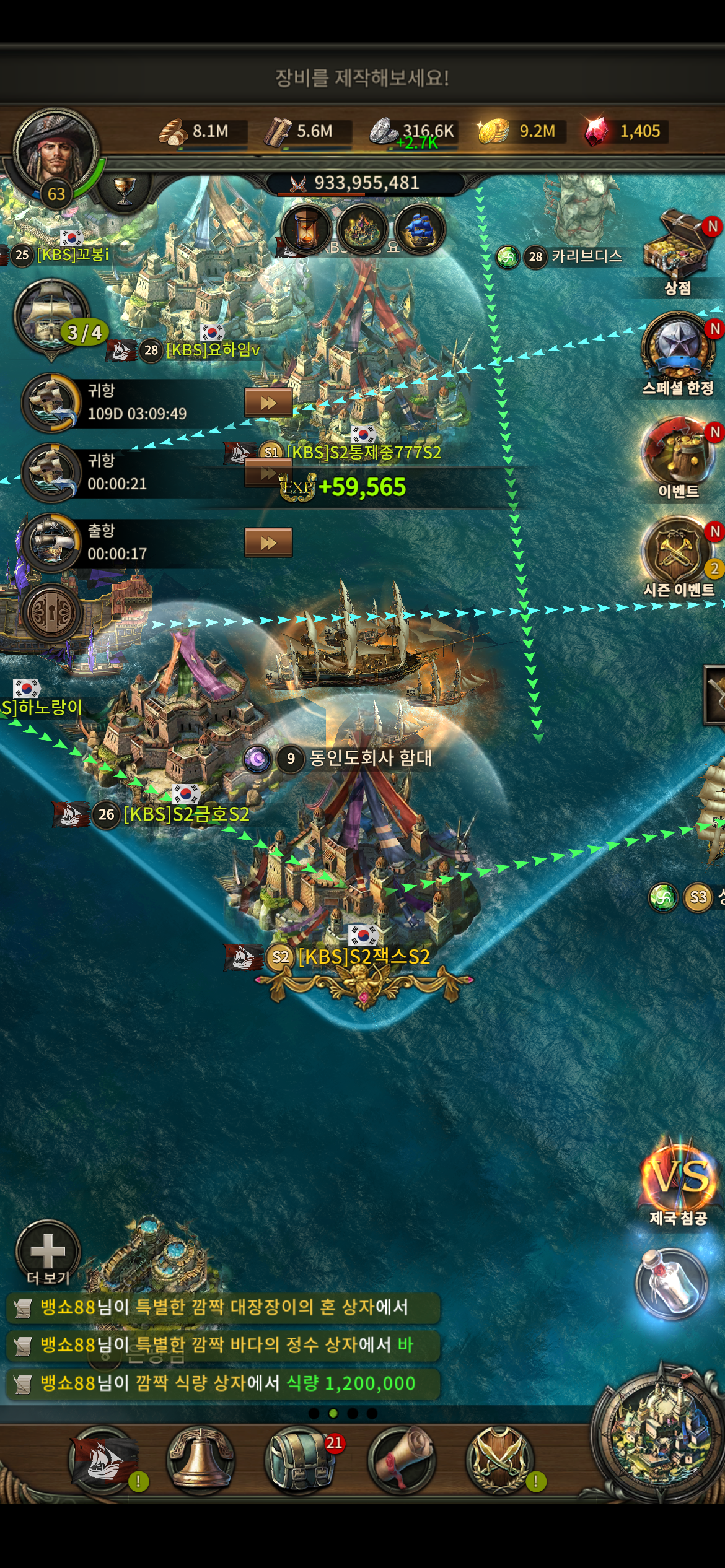Speed up the 109D 귀항 fleet
This screenshot has width=725, height=1568.
click(x=268, y=403)
